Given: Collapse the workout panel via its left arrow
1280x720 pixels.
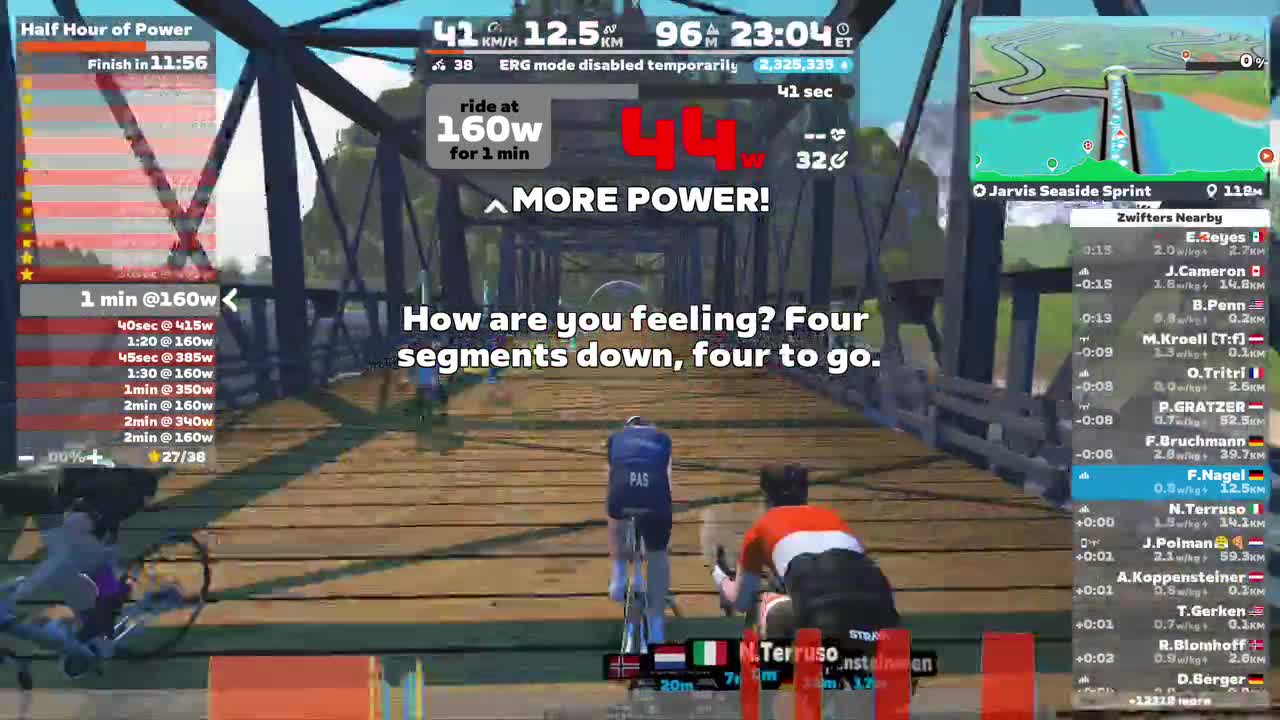Looking at the screenshot, I should point(230,298).
